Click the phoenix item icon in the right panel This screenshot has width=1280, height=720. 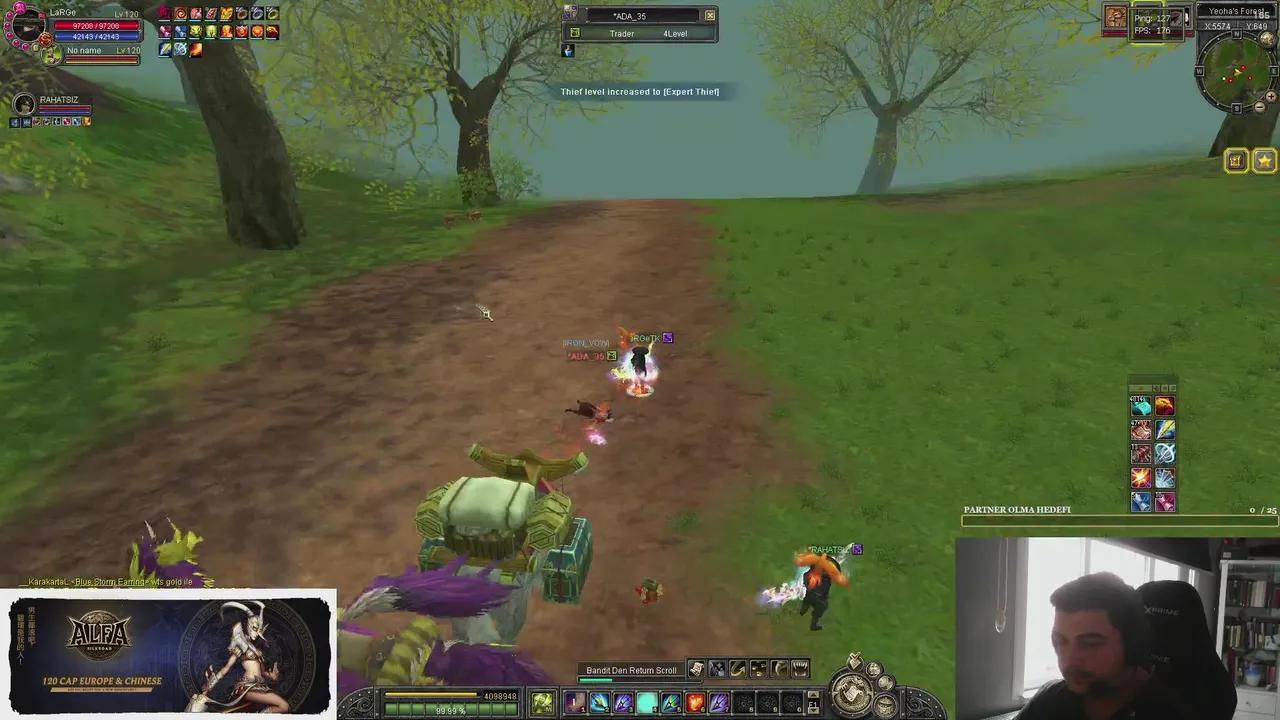1165,404
